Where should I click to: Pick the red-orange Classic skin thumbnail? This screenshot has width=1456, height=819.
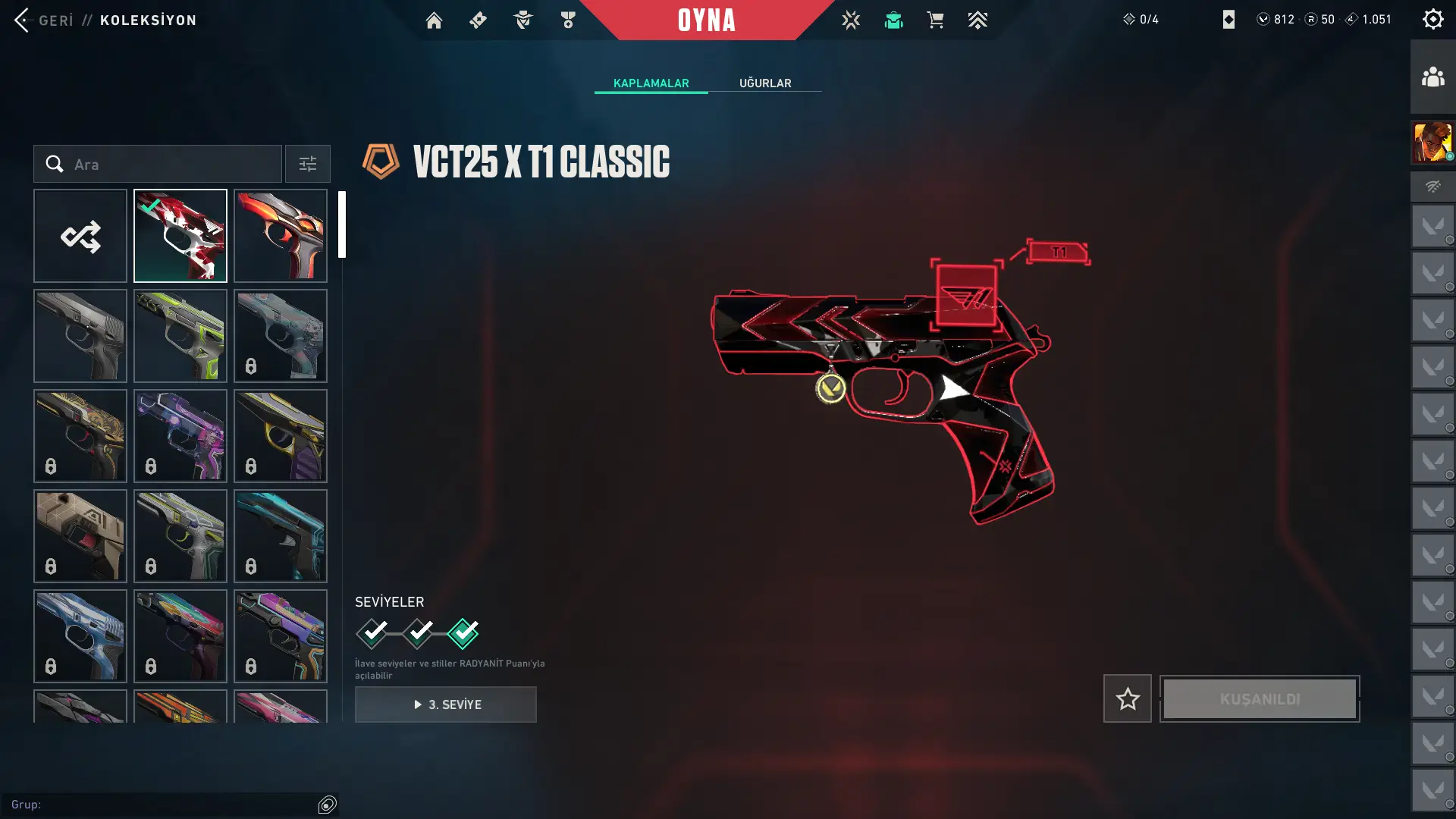281,236
